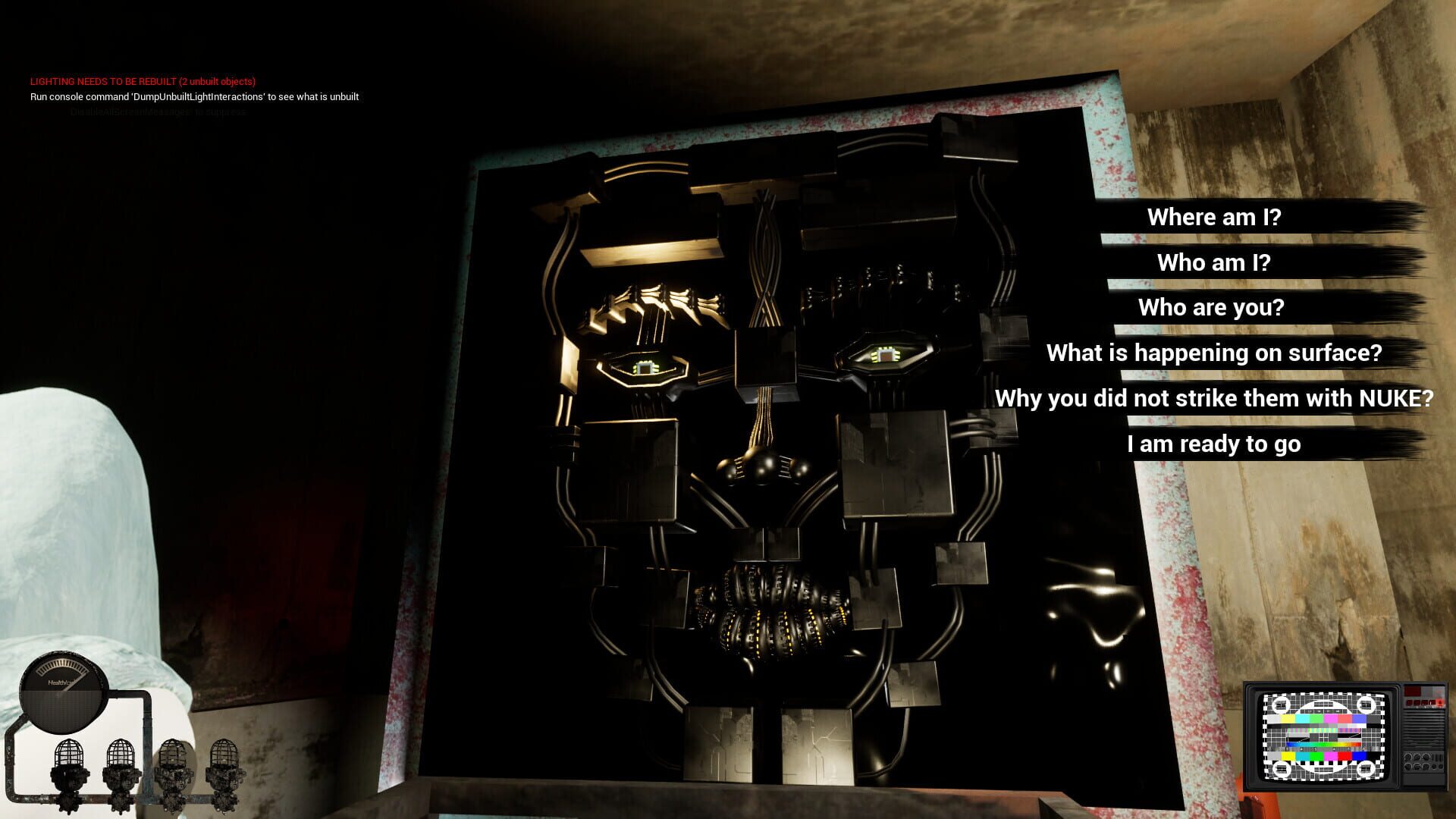This screenshot has width=1456, height=819.
Task: Turn the center dial on TV control panel
Action: 1417,761
